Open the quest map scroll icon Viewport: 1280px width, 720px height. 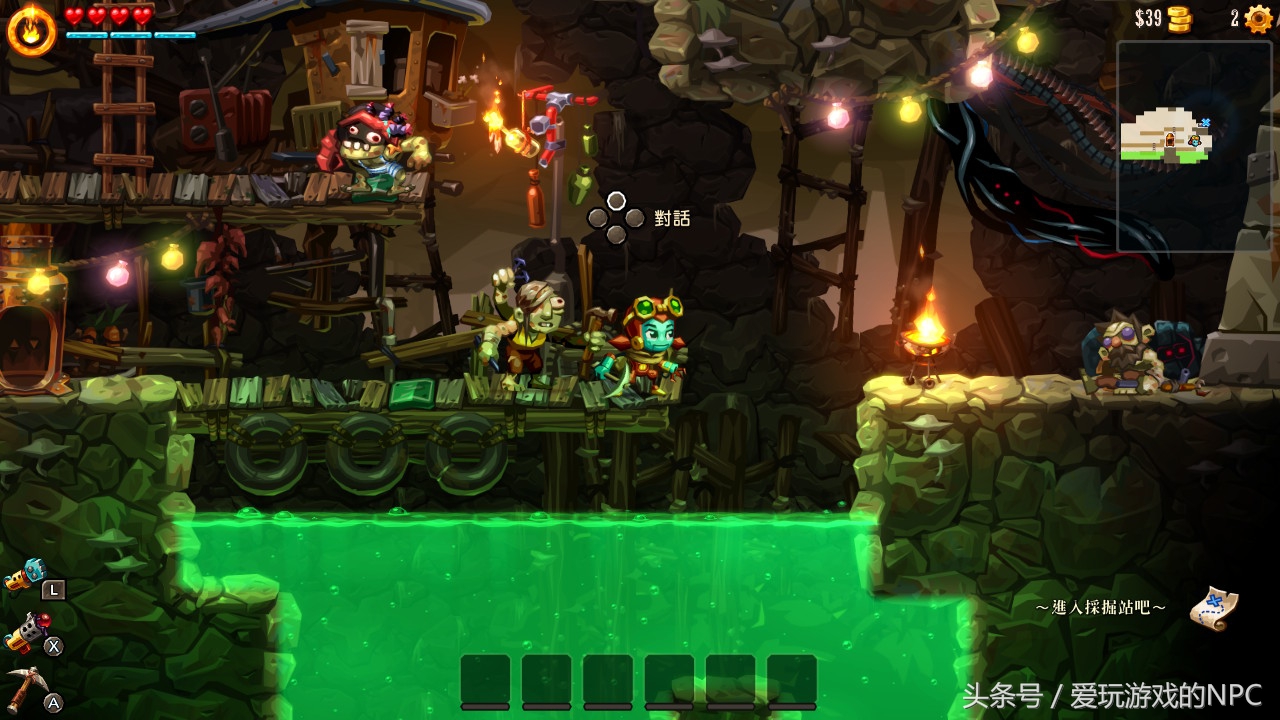point(1214,607)
